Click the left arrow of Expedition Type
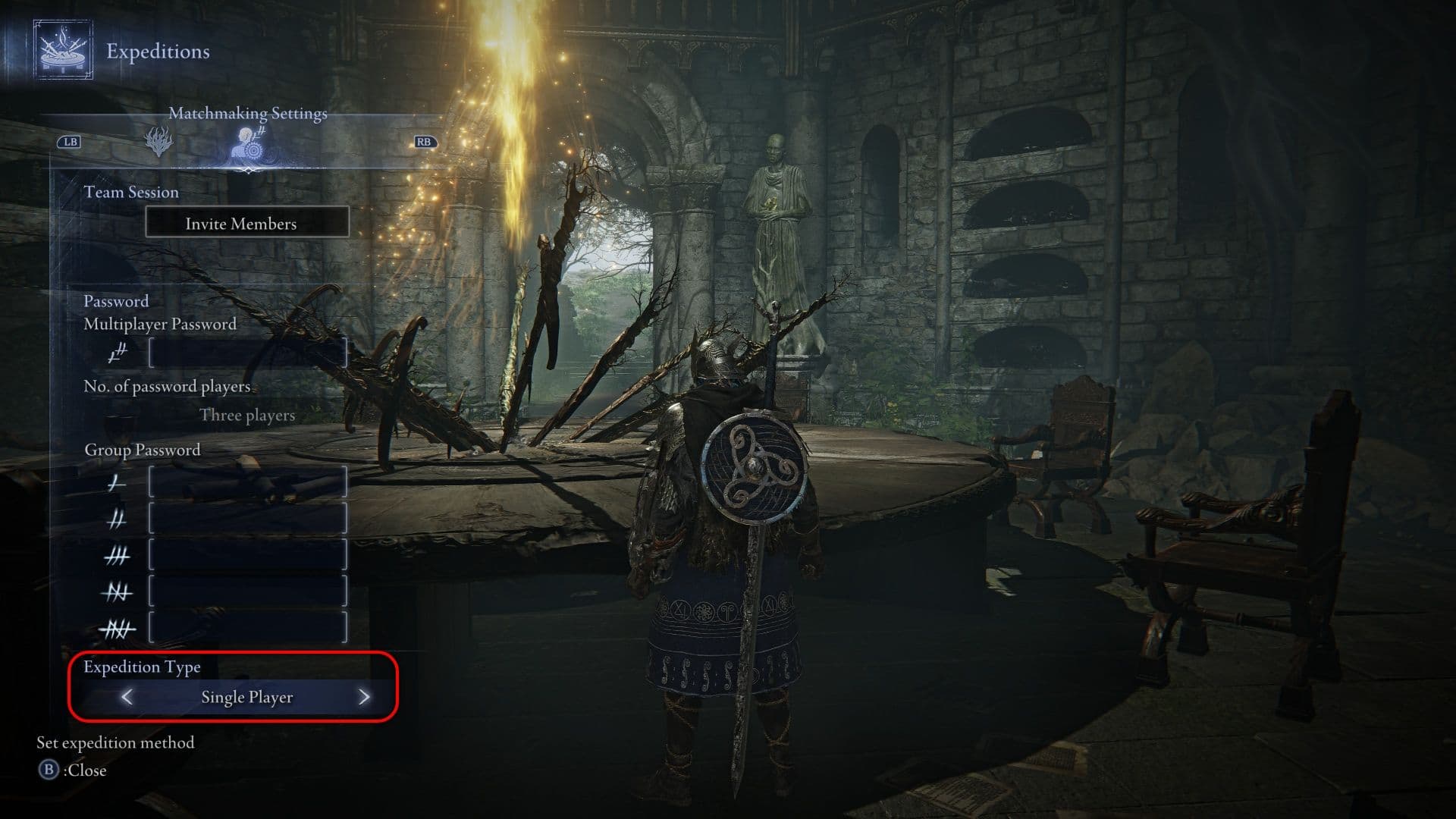Image resolution: width=1456 pixels, height=819 pixels. 127,697
